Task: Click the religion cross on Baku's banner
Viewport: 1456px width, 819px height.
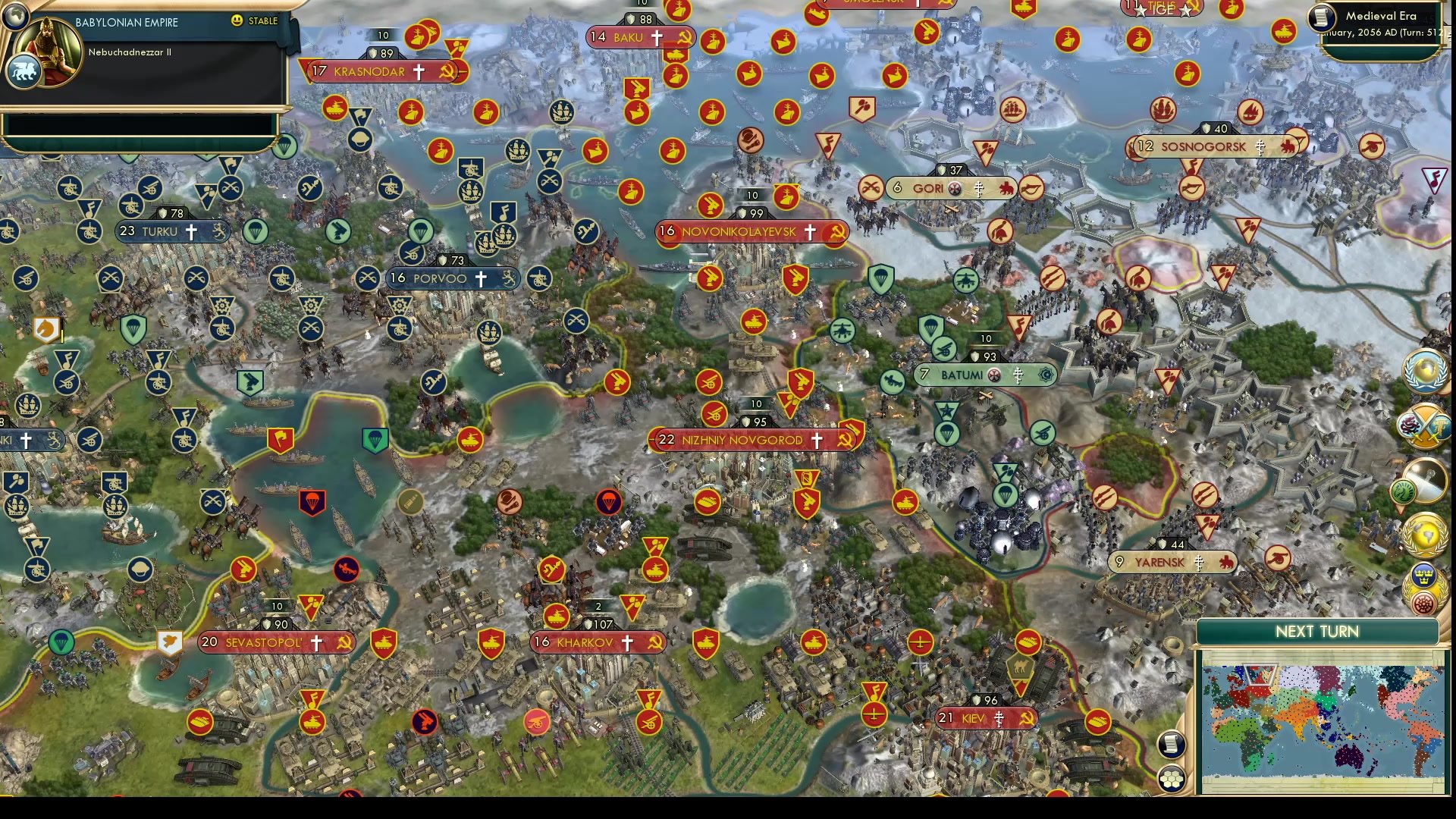Action: coord(659,36)
